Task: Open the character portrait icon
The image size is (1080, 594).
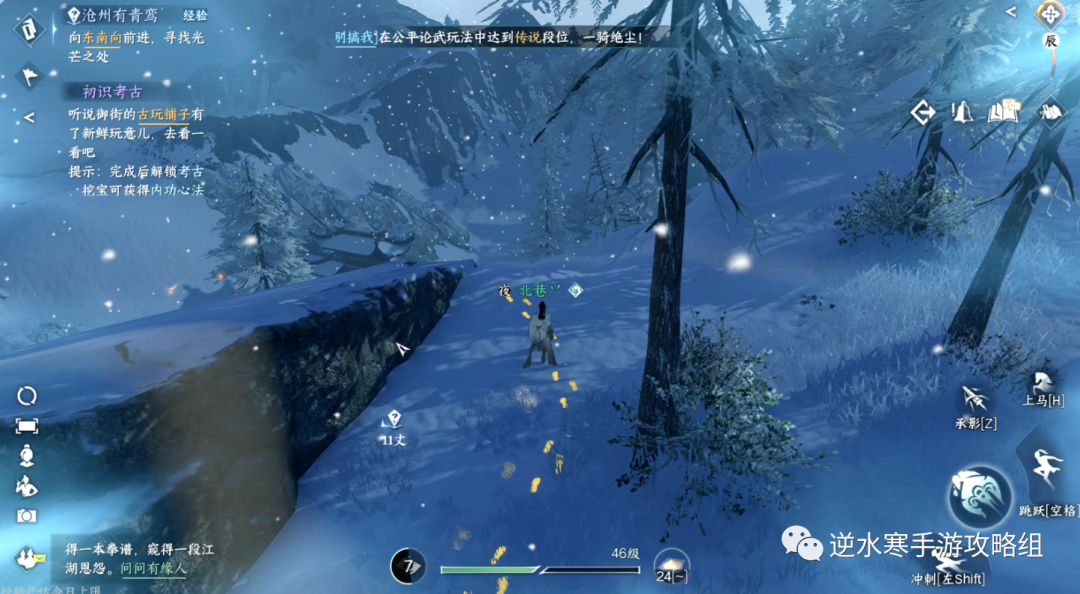Action: point(26,456)
